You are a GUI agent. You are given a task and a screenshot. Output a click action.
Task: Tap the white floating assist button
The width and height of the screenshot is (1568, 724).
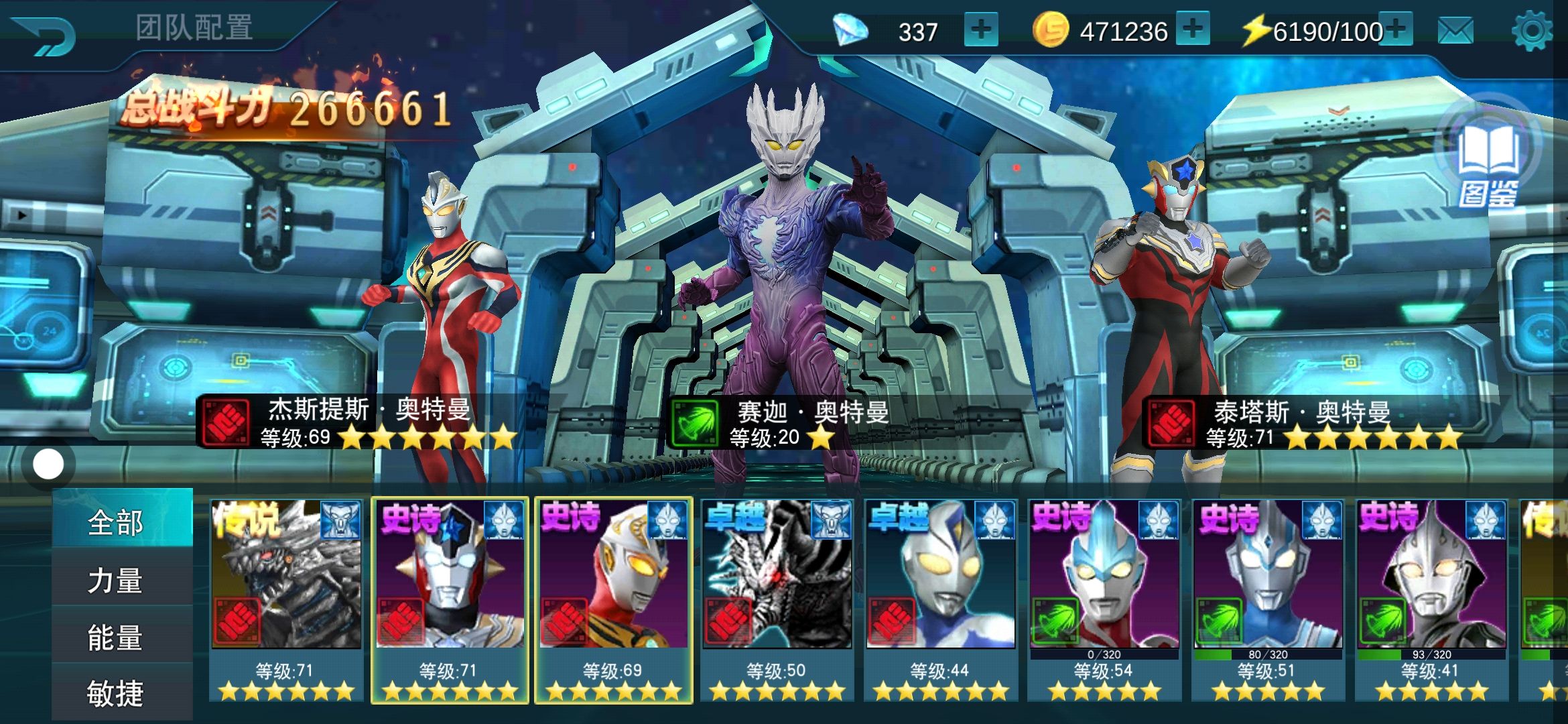click(x=48, y=464)
